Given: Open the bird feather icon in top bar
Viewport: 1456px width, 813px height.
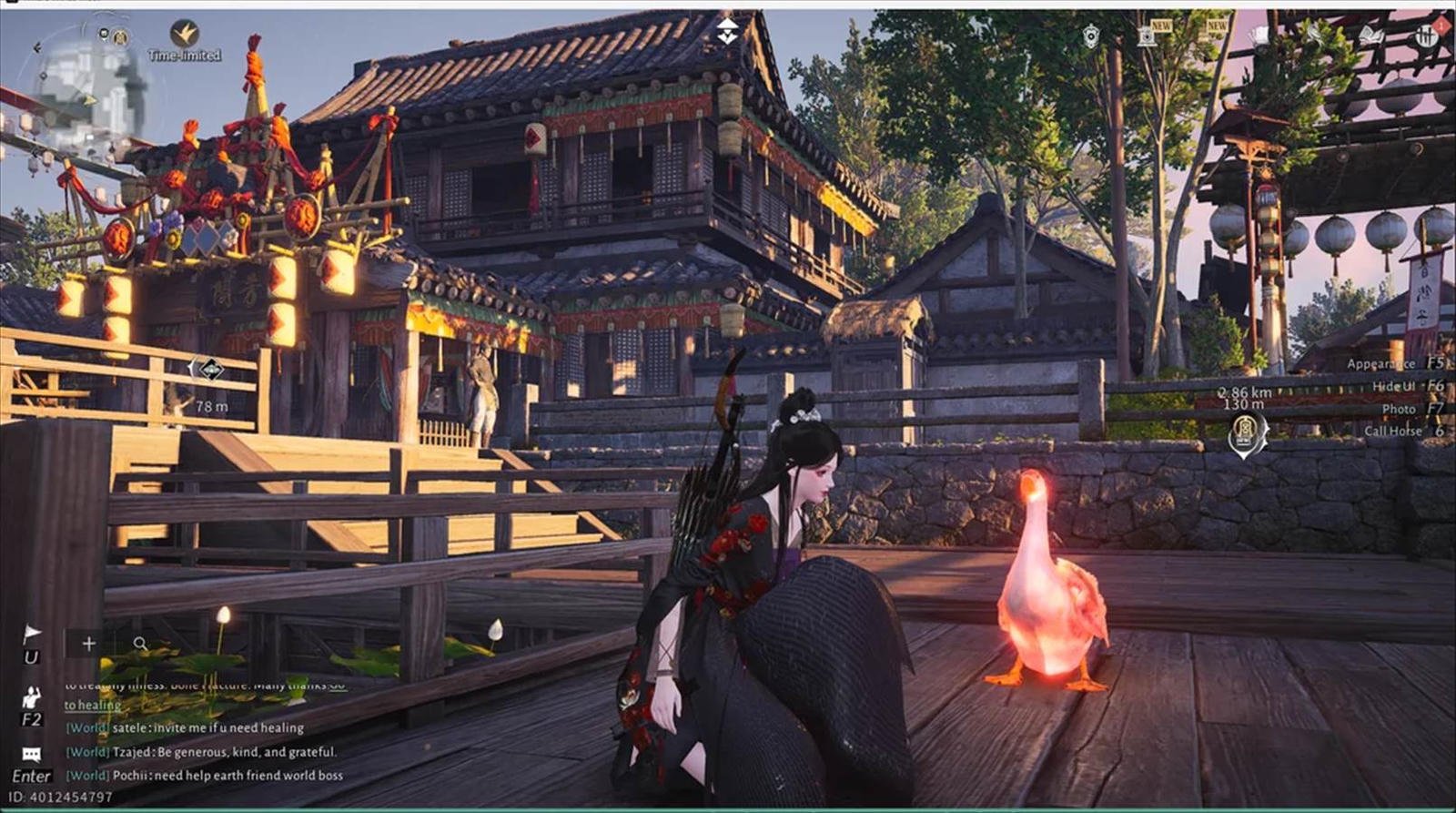Looking at the screenshot, I should point(1316,36).
